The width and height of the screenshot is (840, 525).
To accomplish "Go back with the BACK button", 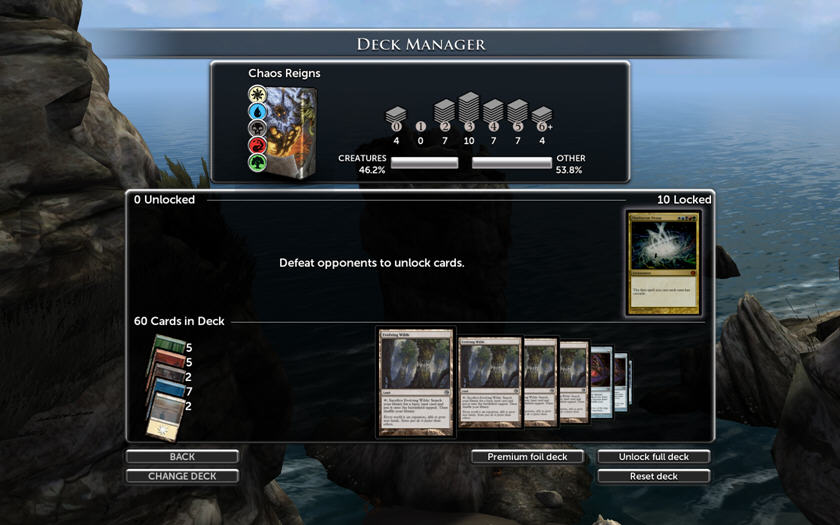I will [182, 457].
